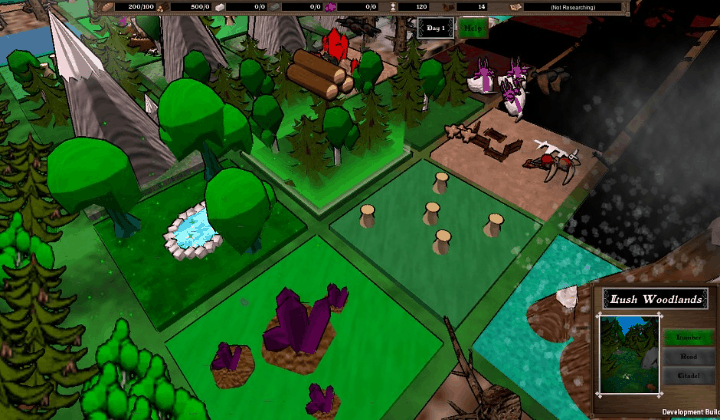The image size is (720, 420).
Task: Pick the Citadel build option
Action: click(x=689, y=374)
